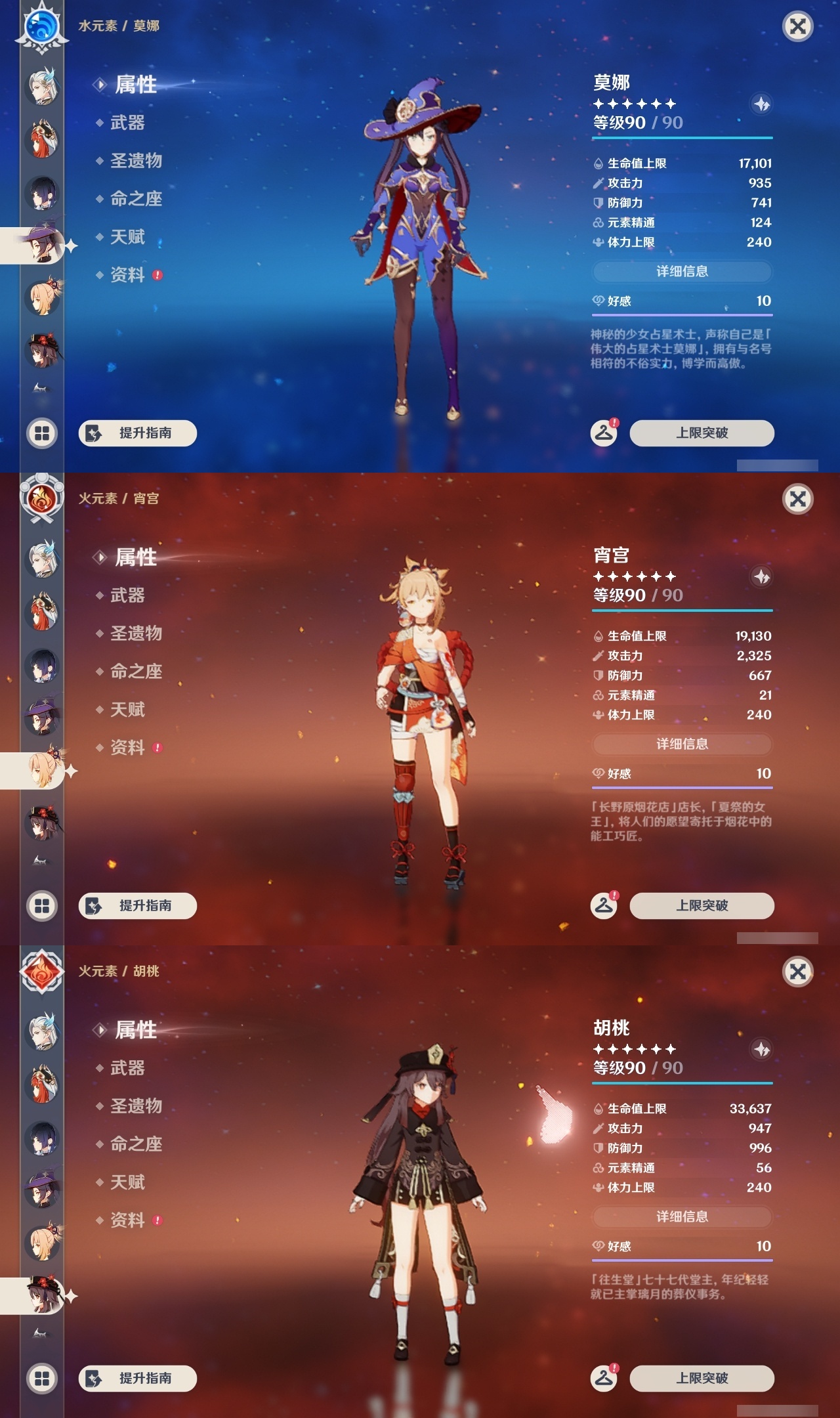The width and height of the screenshot is (840, 1418).
Task: Open the 天赋 talents tab on Hu Tao's page
Action: point(130,1182)
